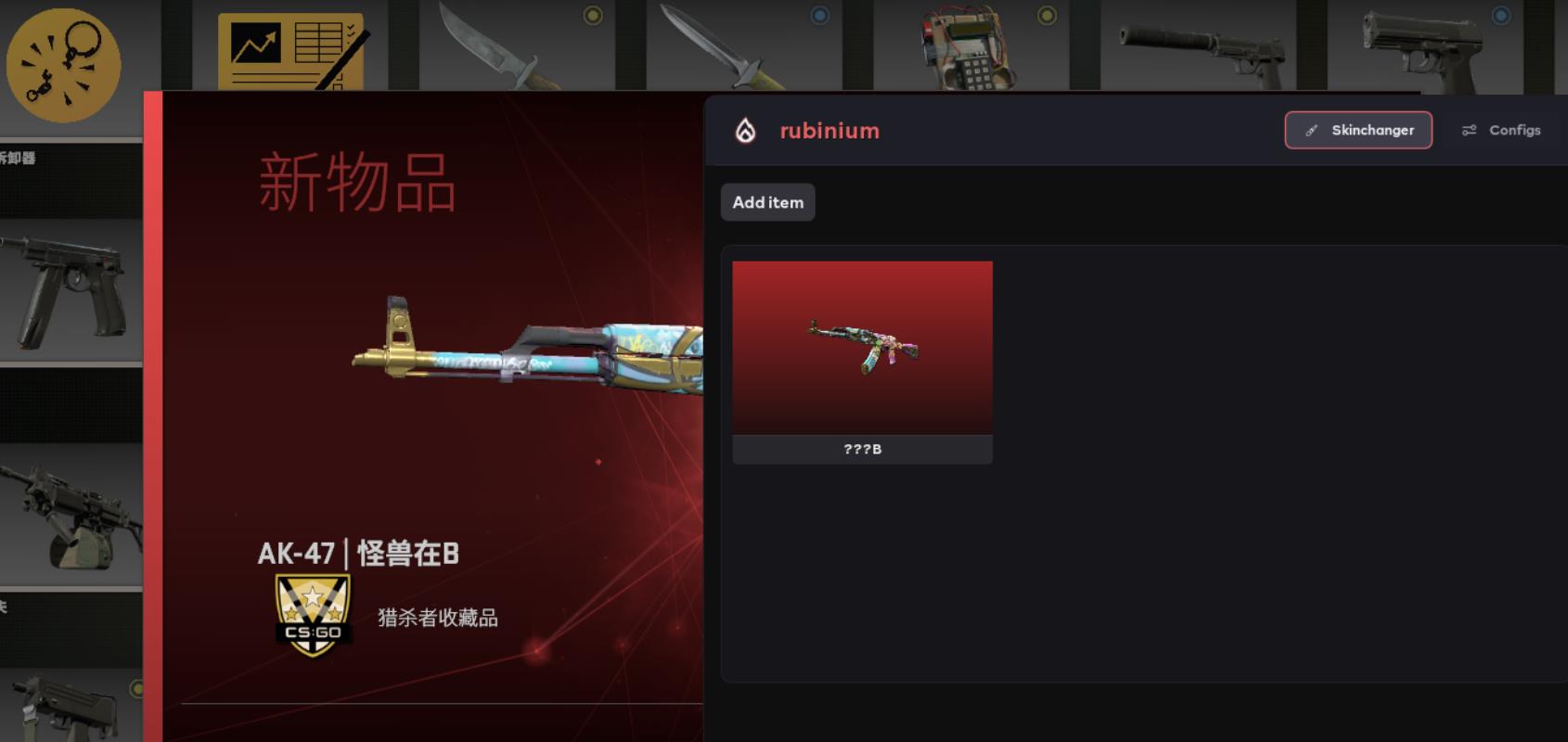Open the Skinchanger tab

[x=1357, y=131]
